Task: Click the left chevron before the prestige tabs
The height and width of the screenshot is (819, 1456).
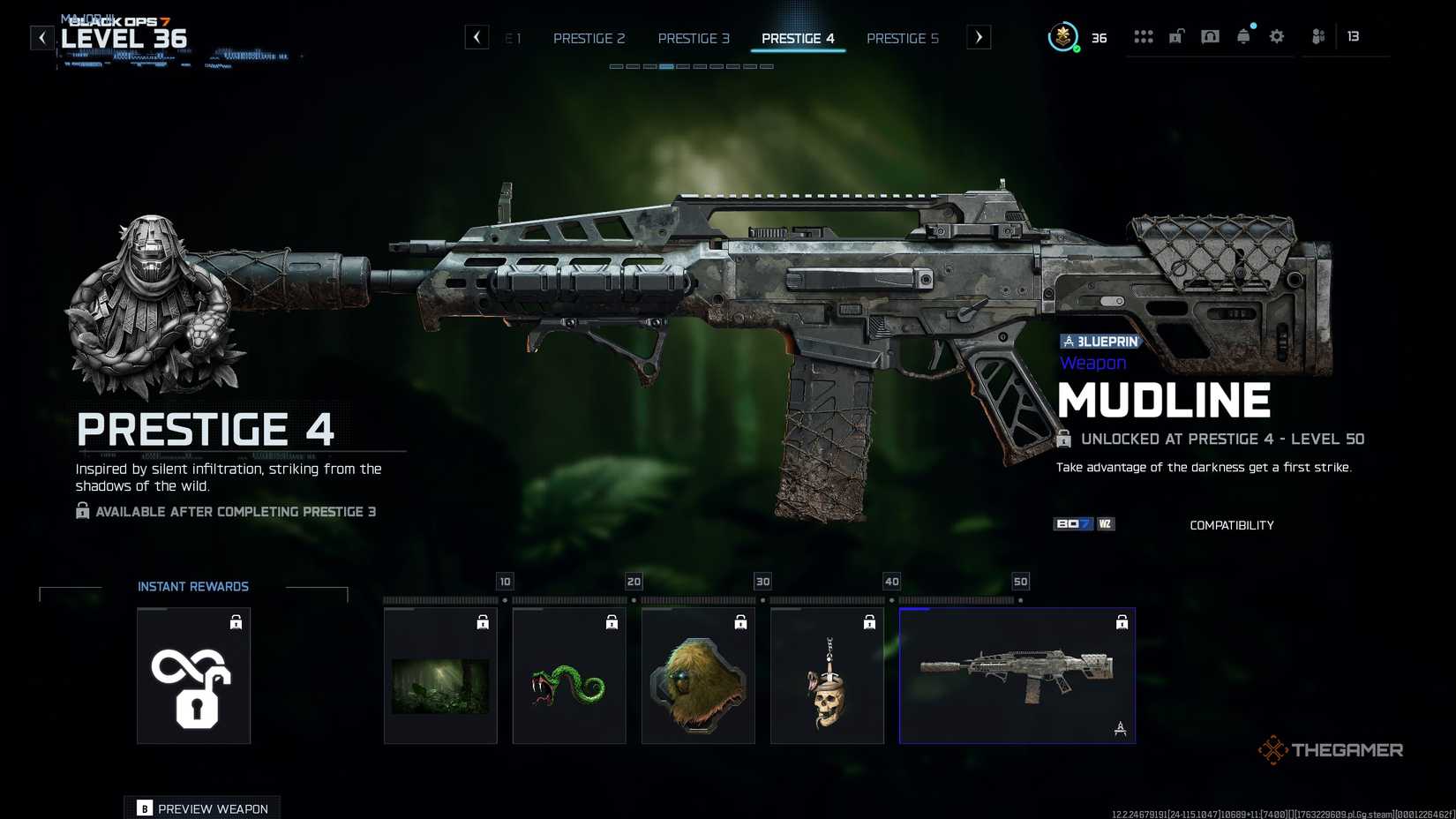Action: point(477,37)
